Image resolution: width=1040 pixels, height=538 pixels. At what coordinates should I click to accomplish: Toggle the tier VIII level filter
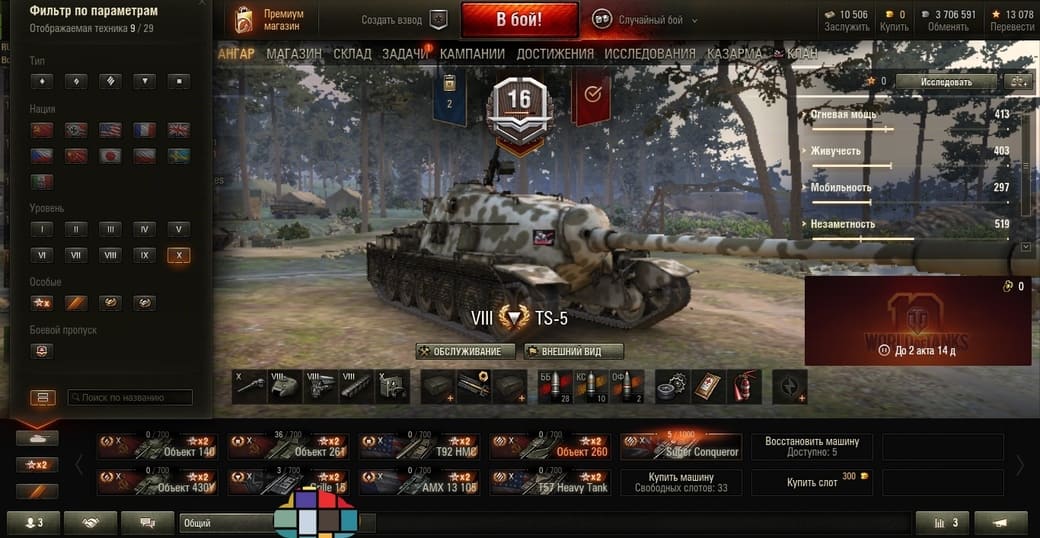coord(111,255)
